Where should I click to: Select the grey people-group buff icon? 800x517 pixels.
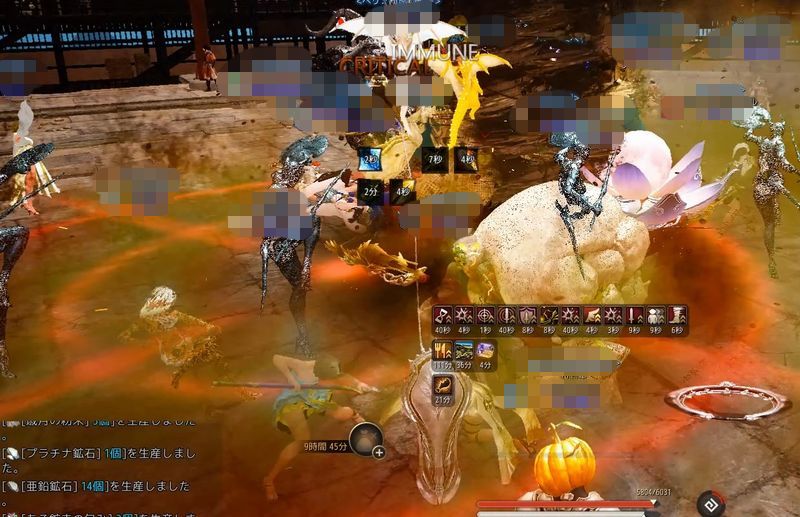pos(655,316)
